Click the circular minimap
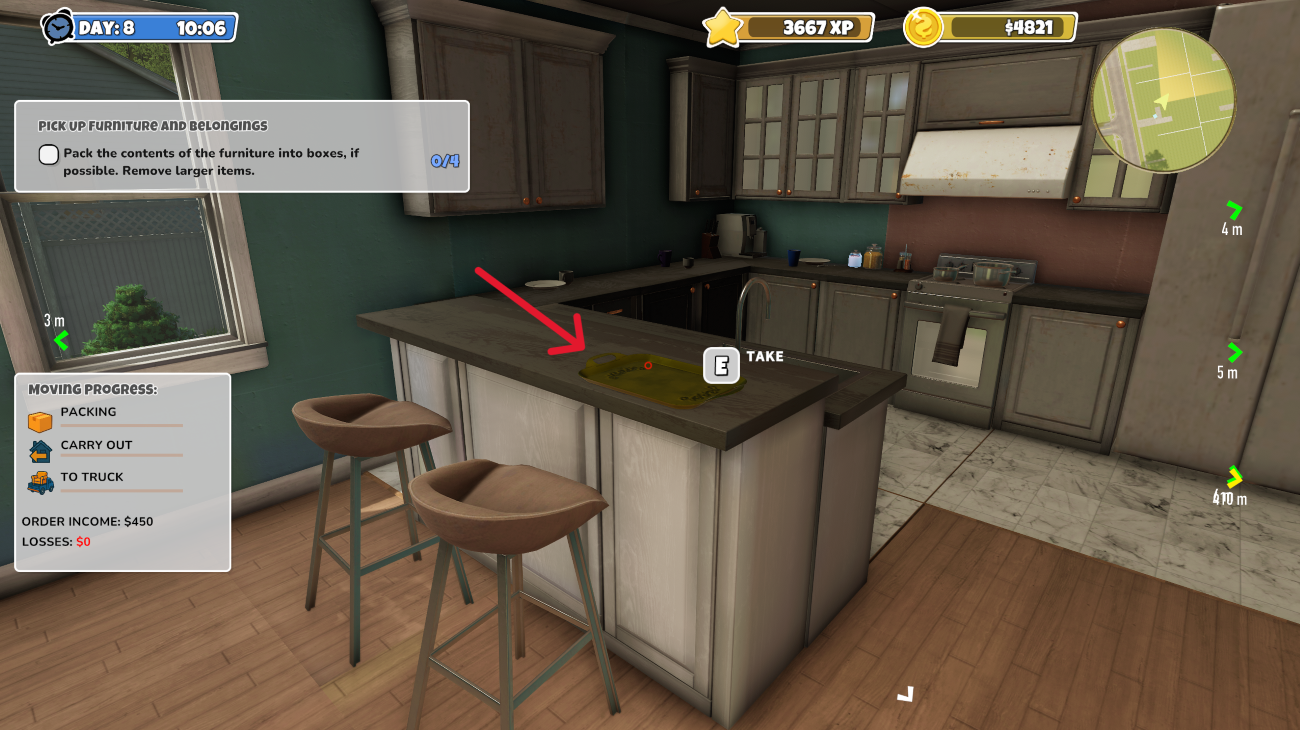 pos(1163,100)
